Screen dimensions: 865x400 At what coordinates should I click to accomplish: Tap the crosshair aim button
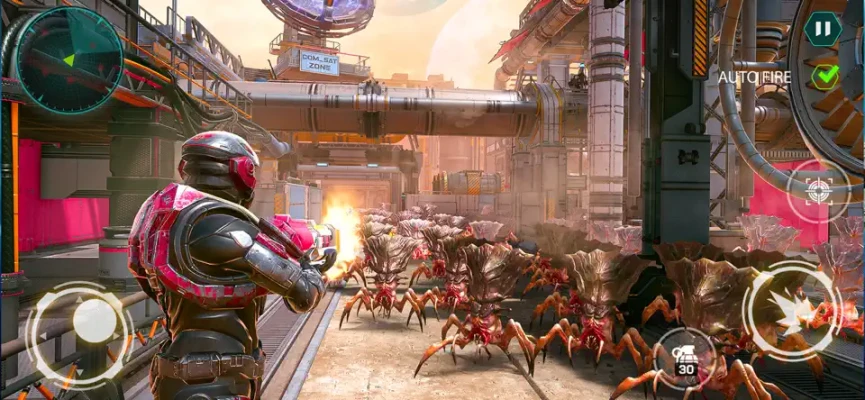tap(818, 191)
